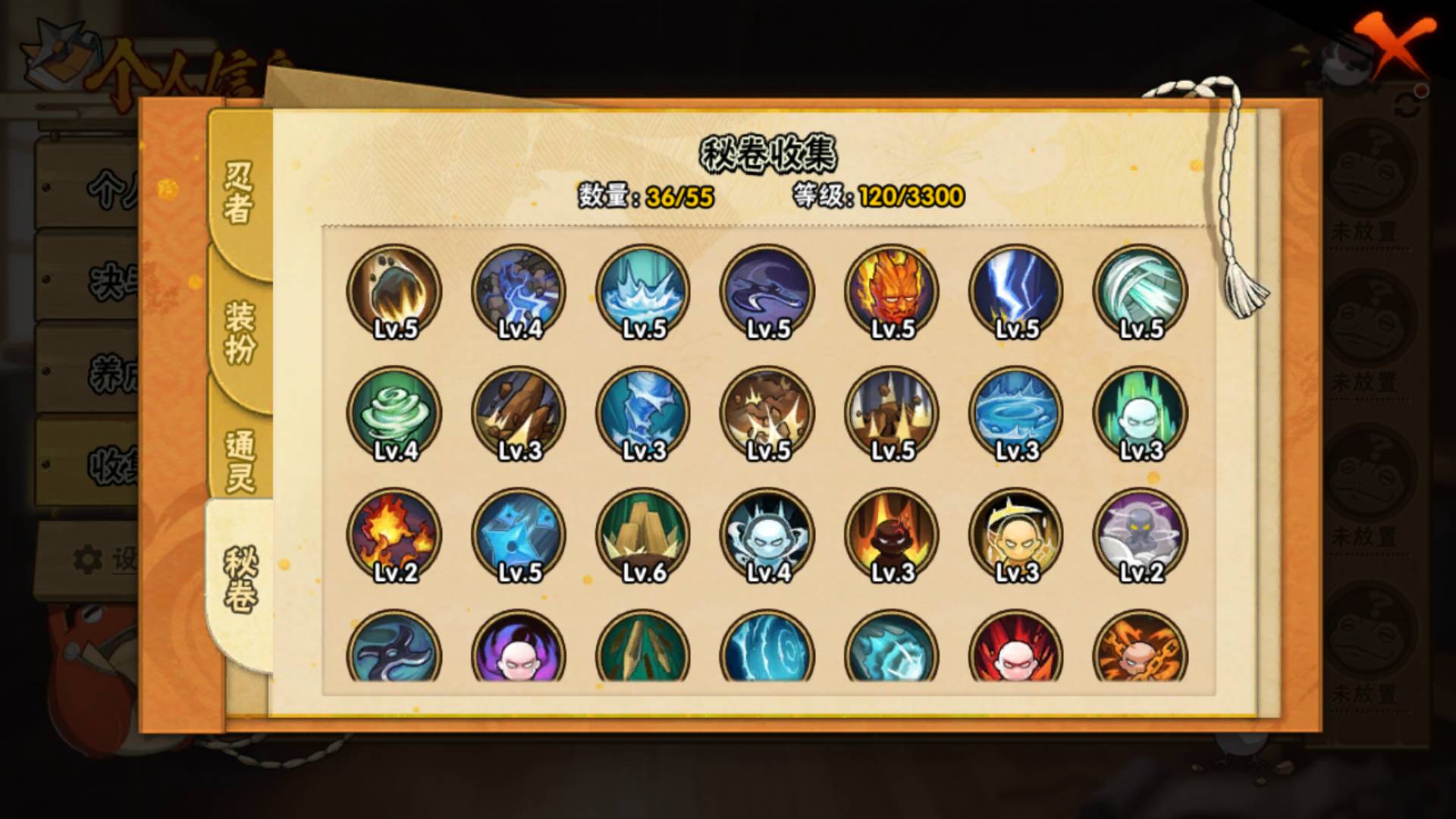Open the 装扮 tab
The width and height of the screenshot is (1456, 819).
tap(238, 331)
